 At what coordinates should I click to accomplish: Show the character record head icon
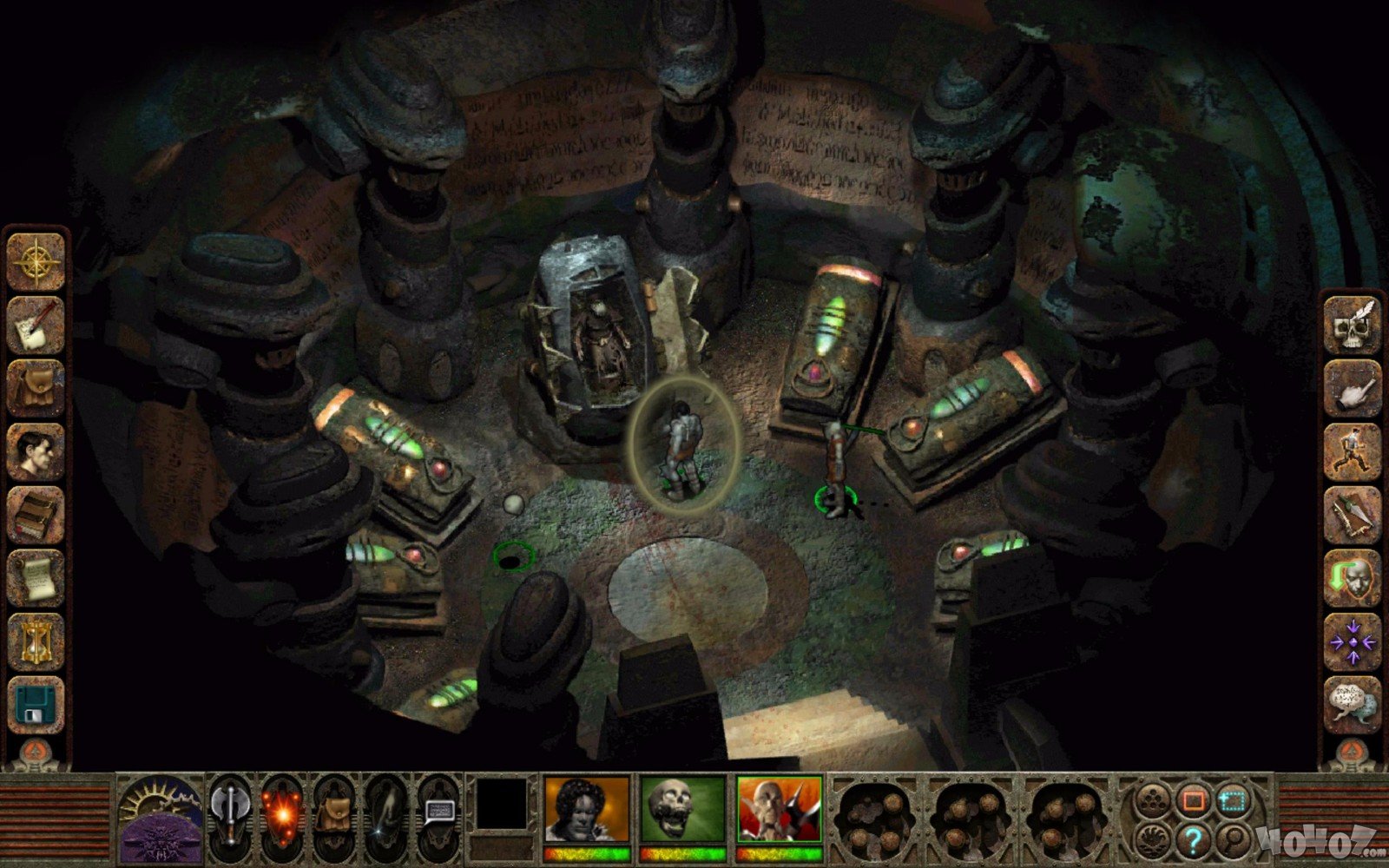[x=36, y=451]
